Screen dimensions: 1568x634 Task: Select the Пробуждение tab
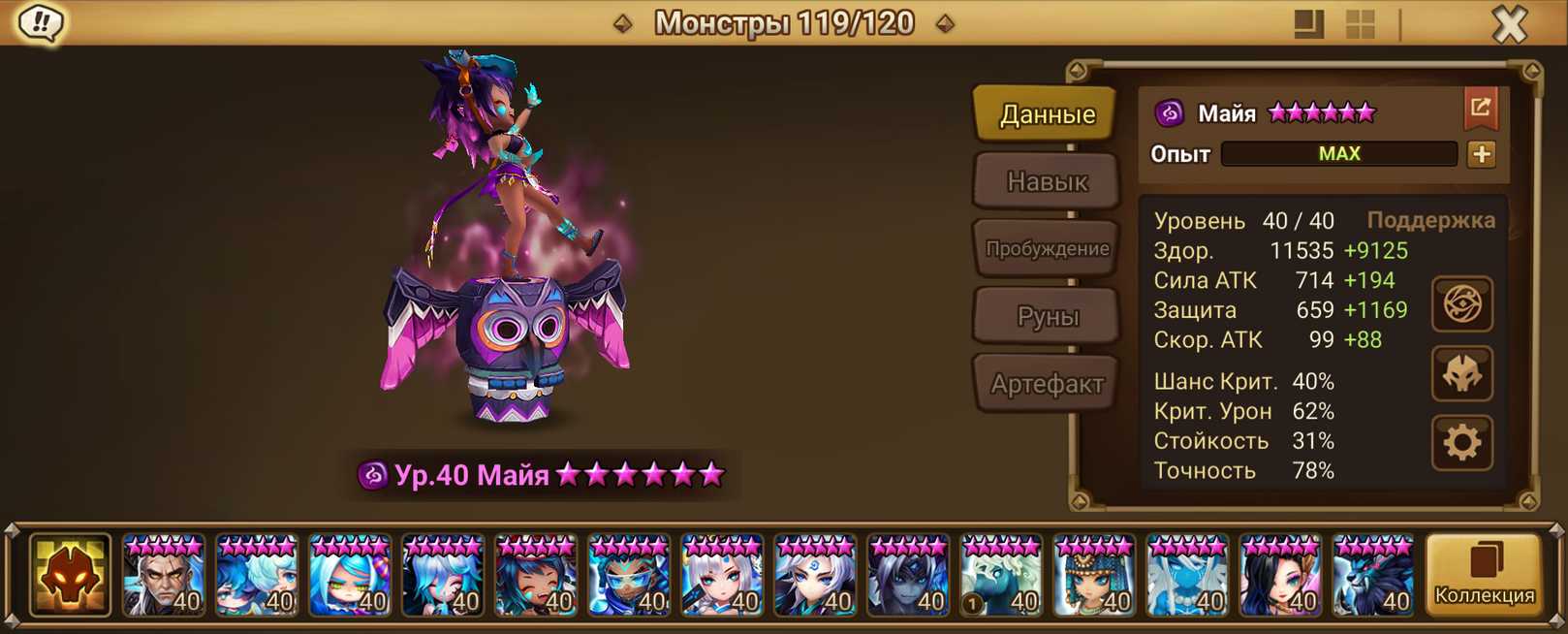1047,248
